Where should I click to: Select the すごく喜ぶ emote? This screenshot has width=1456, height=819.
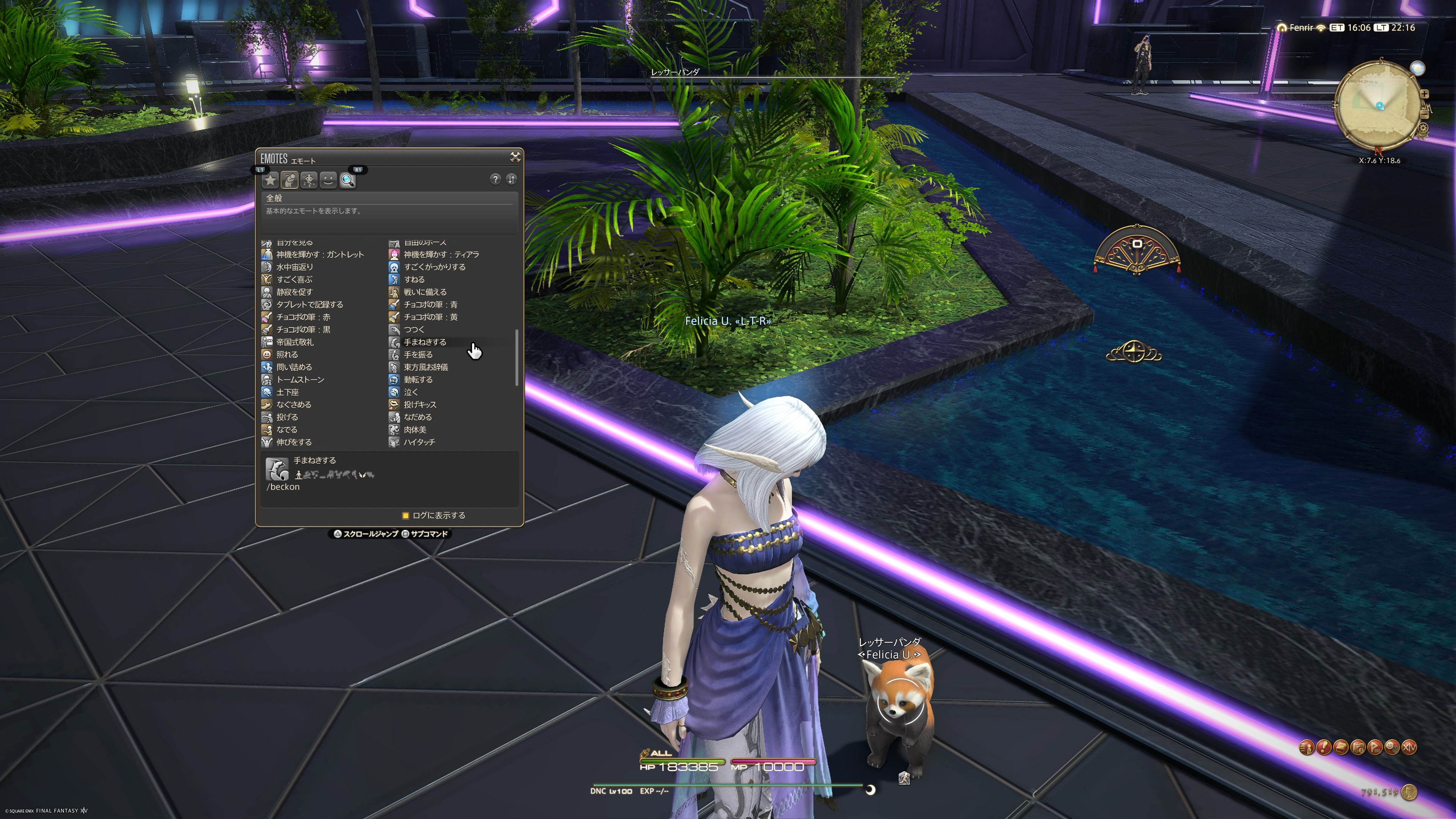[x=294, y=279]
